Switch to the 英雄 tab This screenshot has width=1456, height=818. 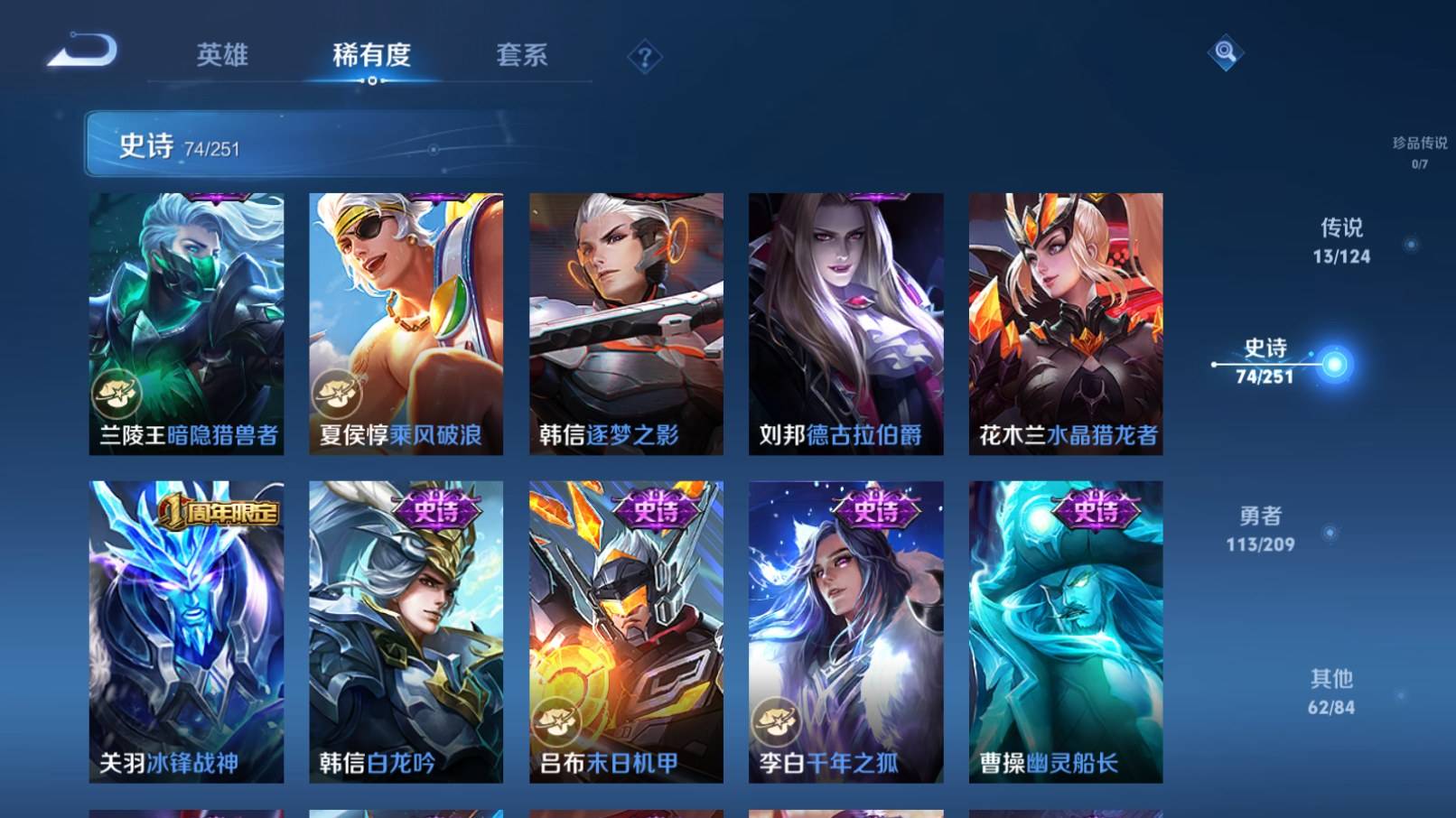click(223, 56)
